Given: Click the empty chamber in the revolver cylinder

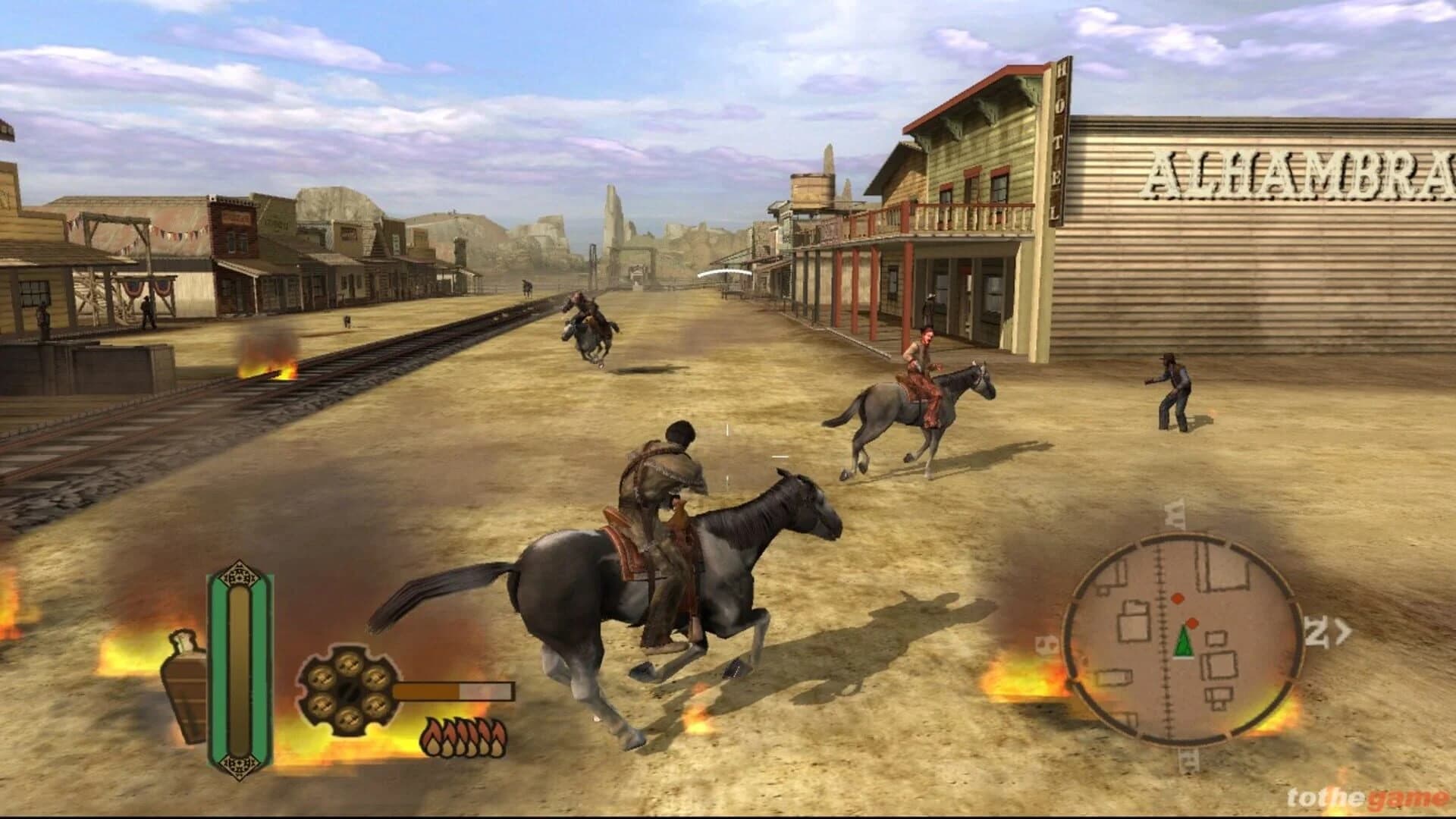Looking at the screenshot, I should tap(349, 692).
